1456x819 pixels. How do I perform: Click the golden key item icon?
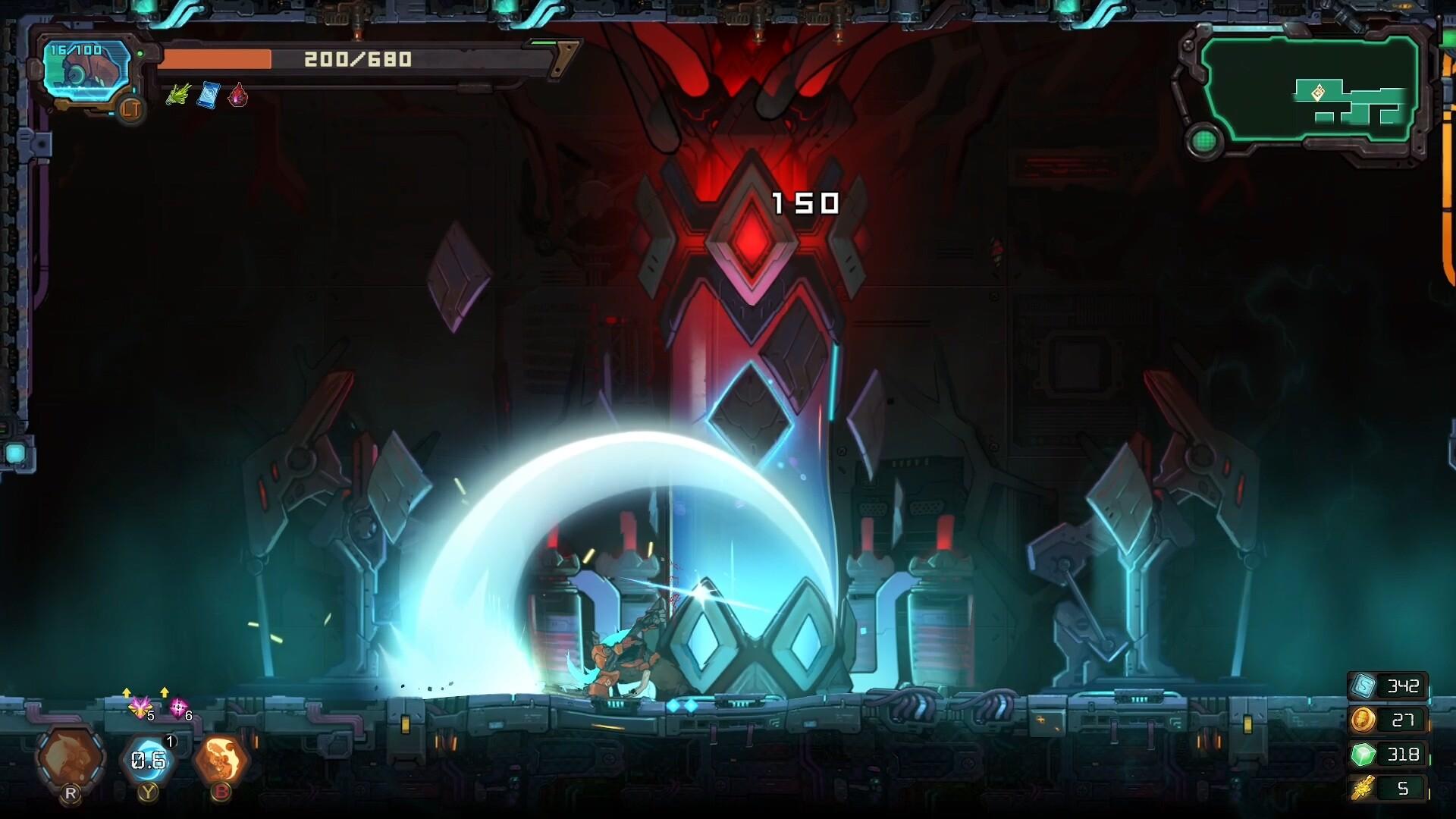pyautogui.click(x=1363, y=789)
